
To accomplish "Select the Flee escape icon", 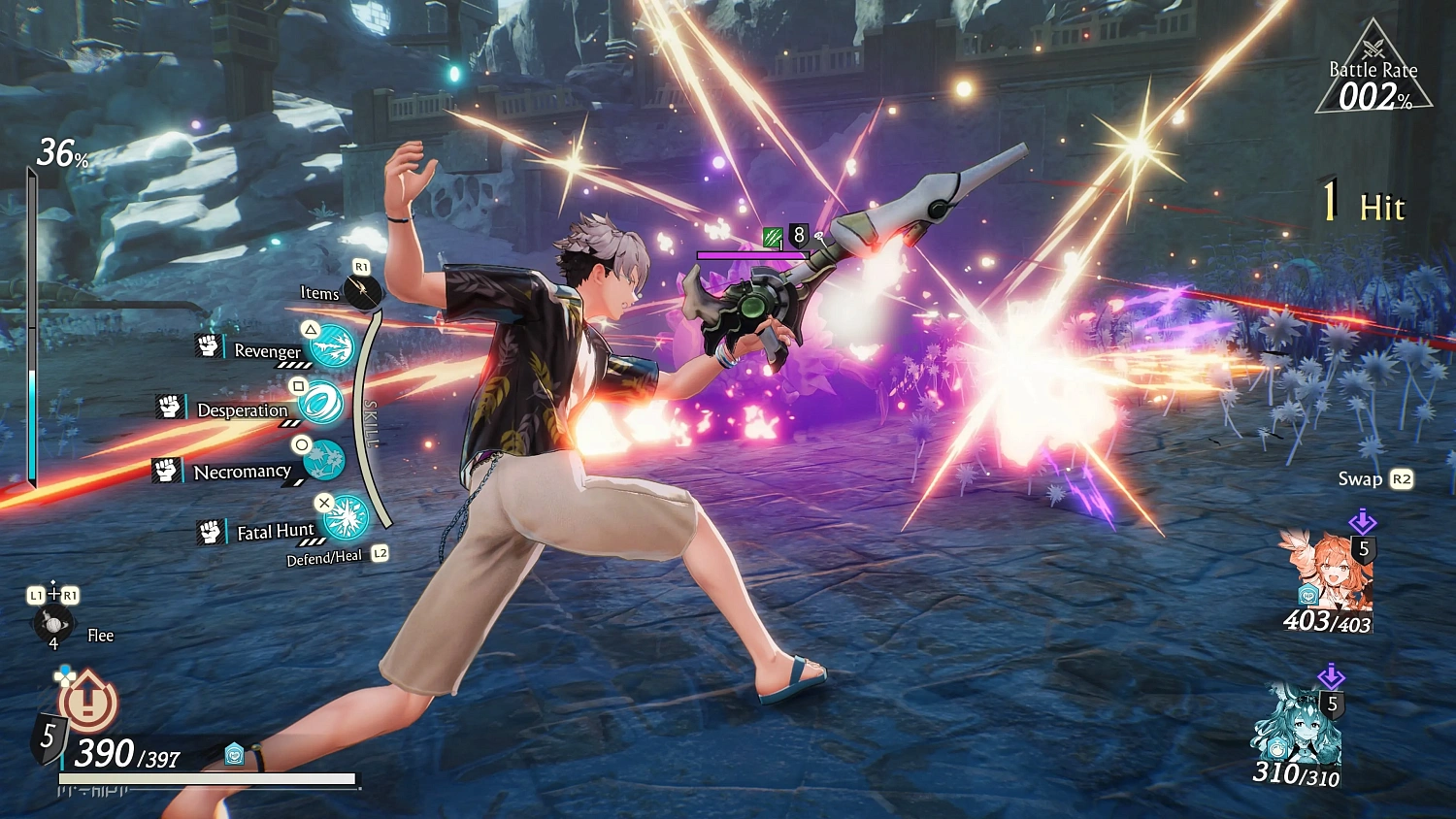I will 52,624.
